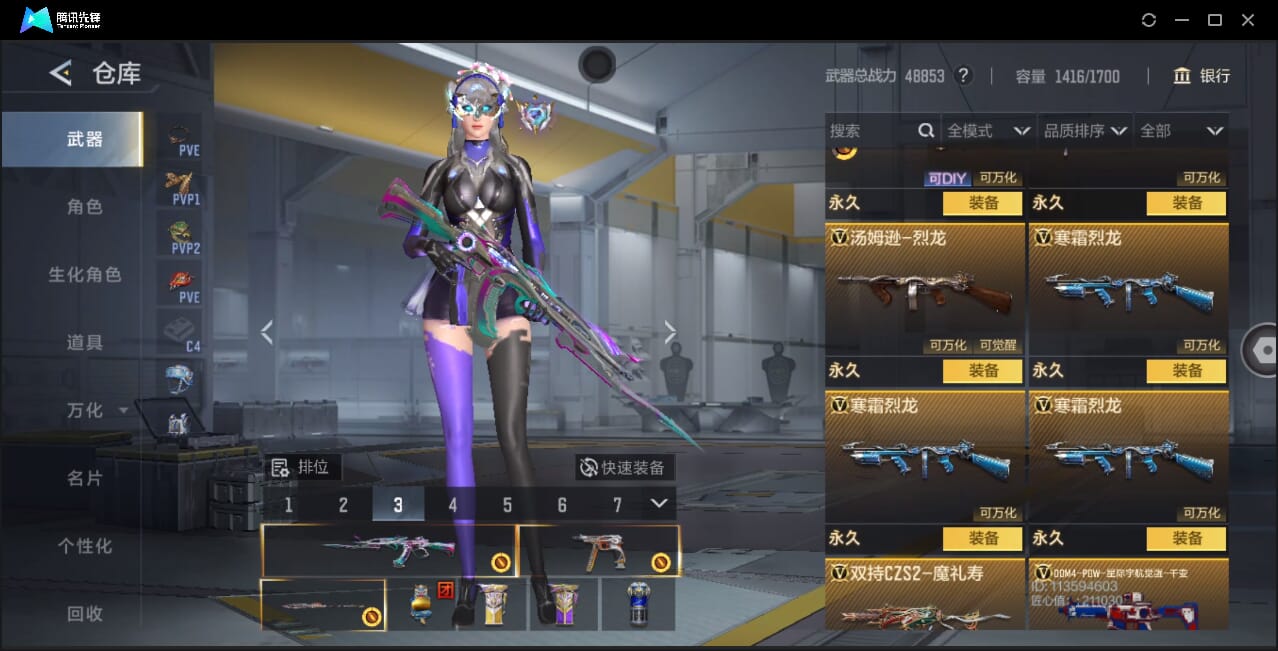Open the 生化角色 category
The width and height of the screenshot is (1278, 651).
tap(85, 274)
